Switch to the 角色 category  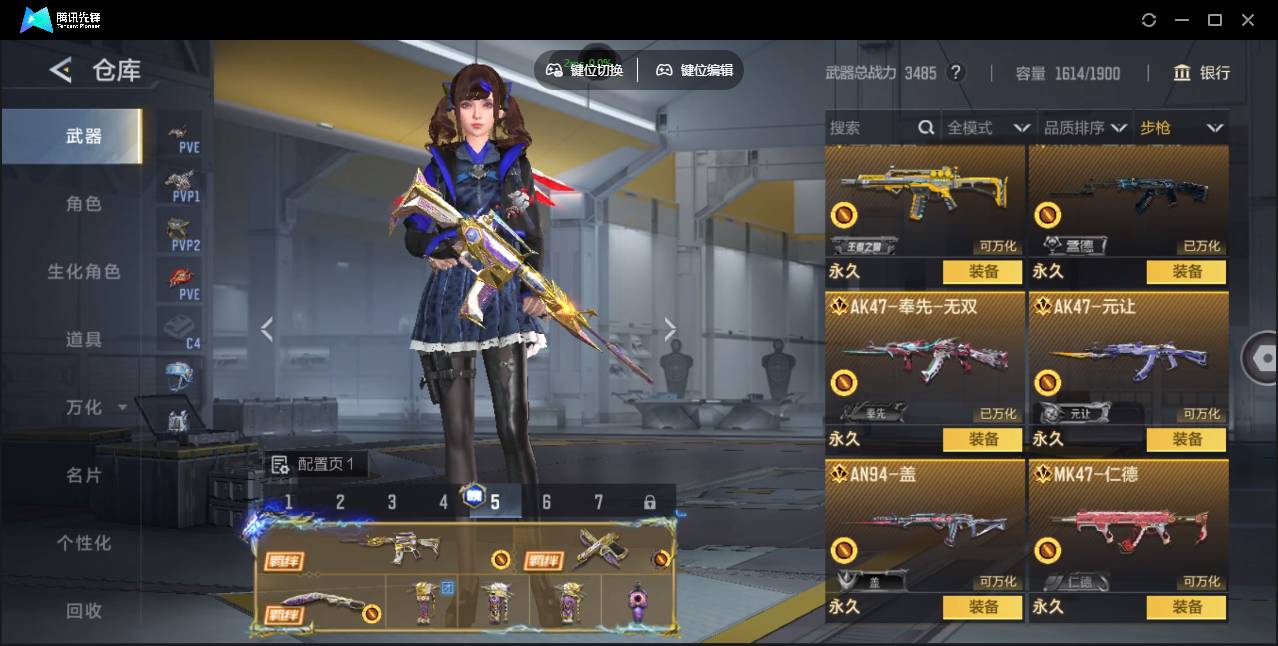pyautogui.click(x=84, y=204)
